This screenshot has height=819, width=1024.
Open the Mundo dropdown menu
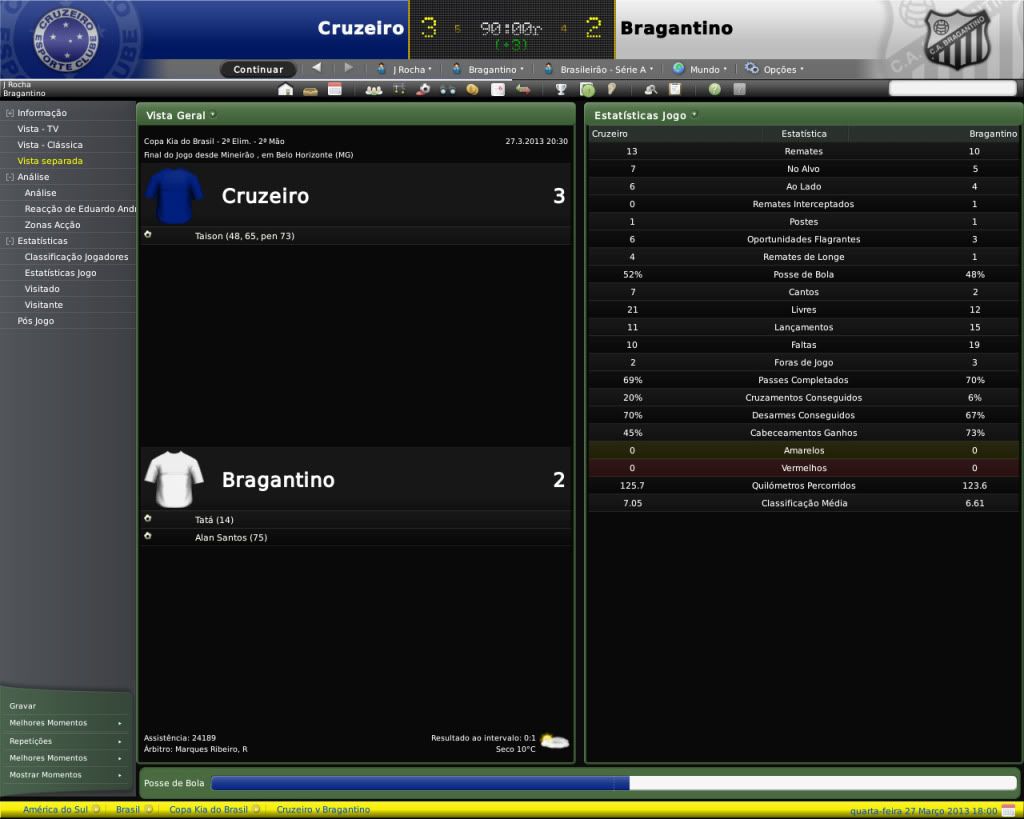pyautogui.click(x=697, y=69)
